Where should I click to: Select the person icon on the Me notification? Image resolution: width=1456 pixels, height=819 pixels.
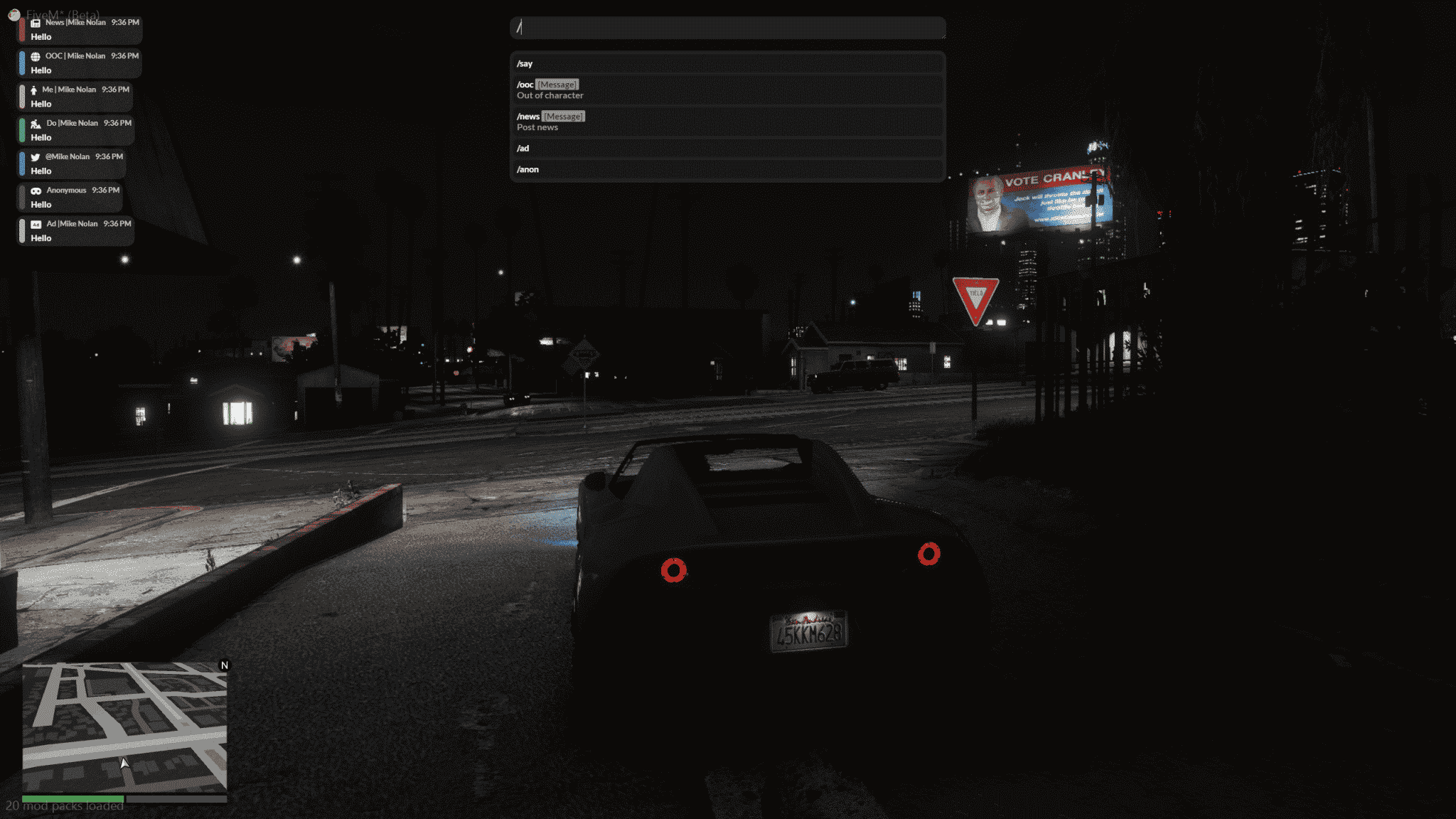click(x=34, y=90)
